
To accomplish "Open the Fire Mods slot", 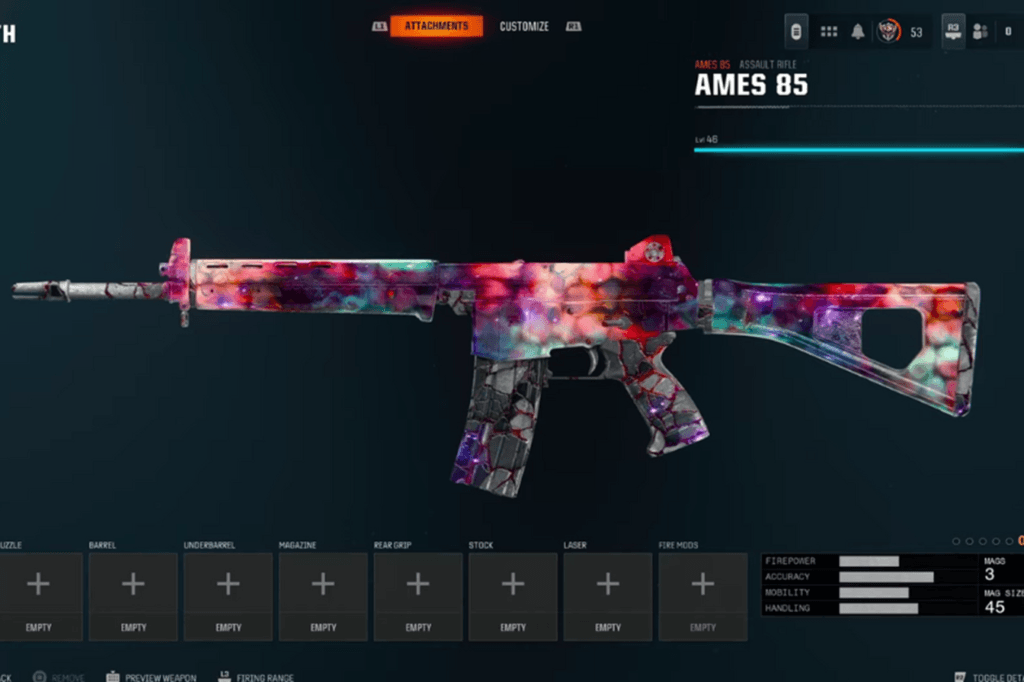I will point(703,596).
